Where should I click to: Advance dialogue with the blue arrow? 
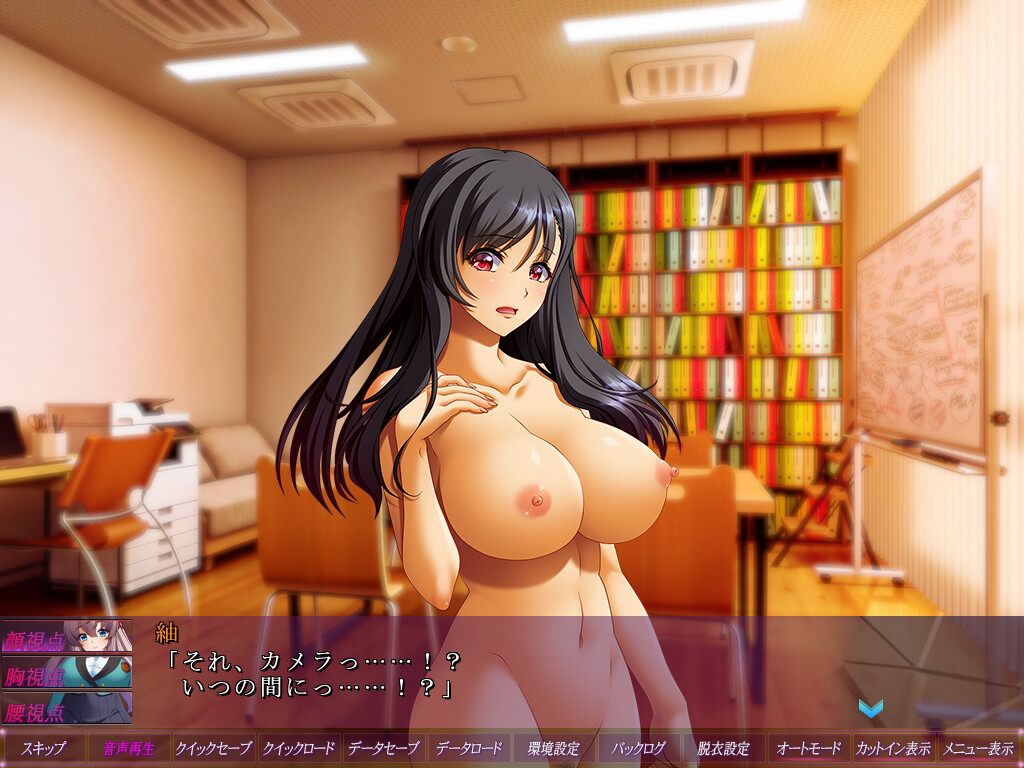(x=870, y=708)
